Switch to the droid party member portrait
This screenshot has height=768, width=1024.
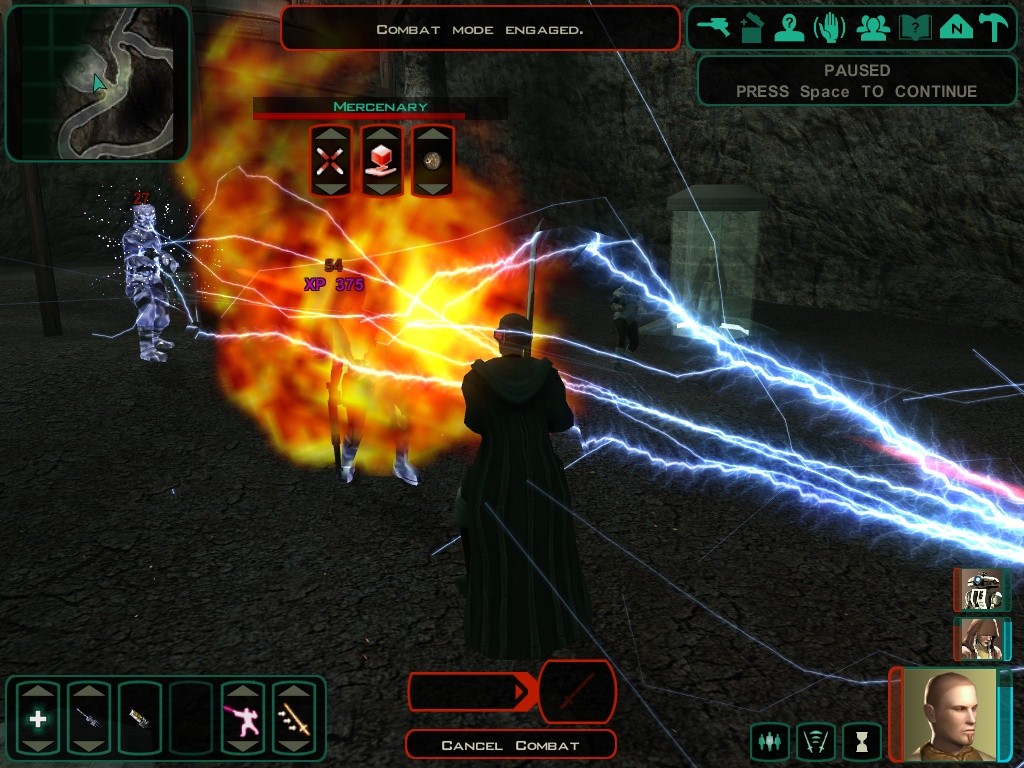[x=981, y=591]
